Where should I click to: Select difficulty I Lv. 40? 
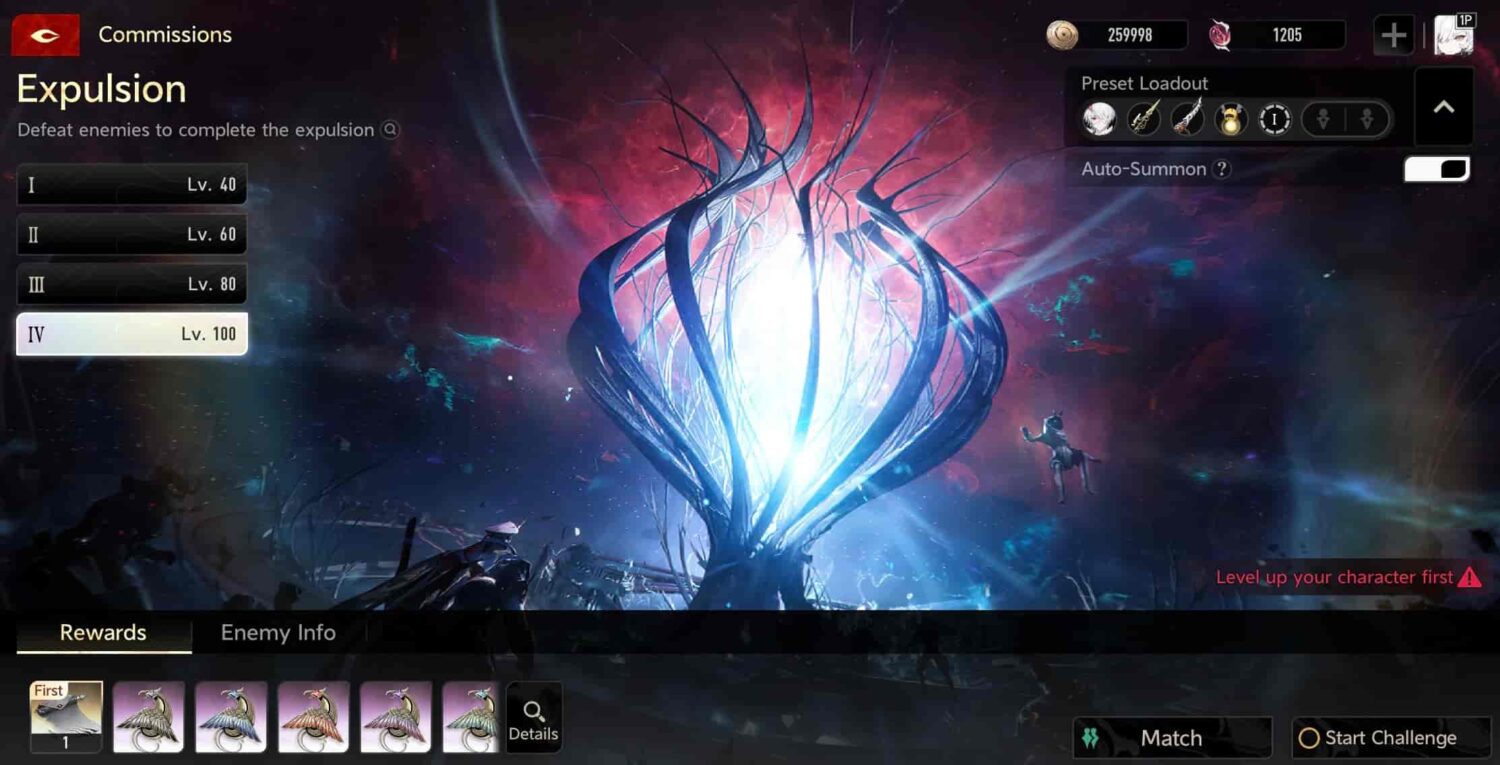point(131,184)
